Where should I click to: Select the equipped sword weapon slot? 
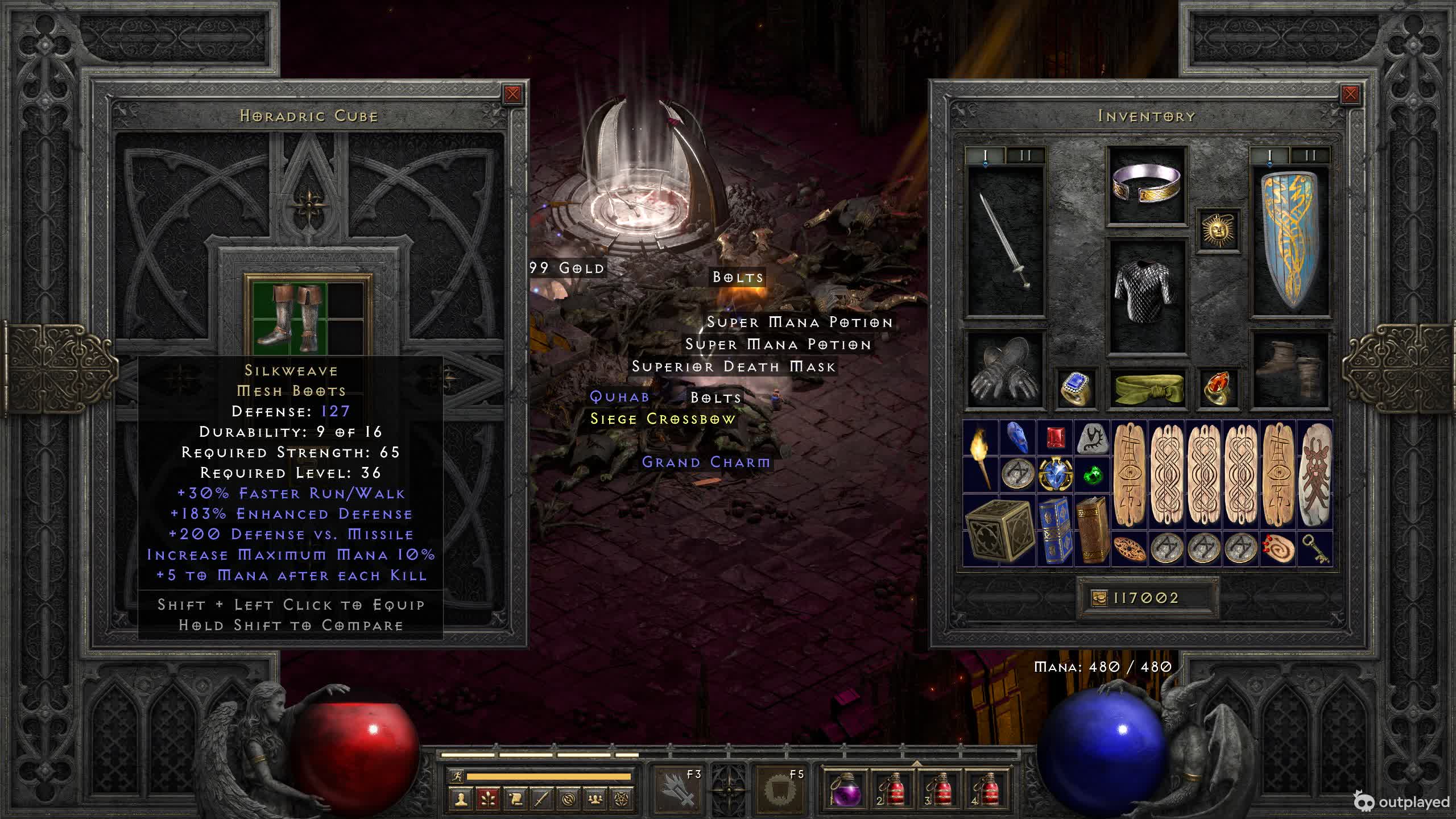[1006, 240]
